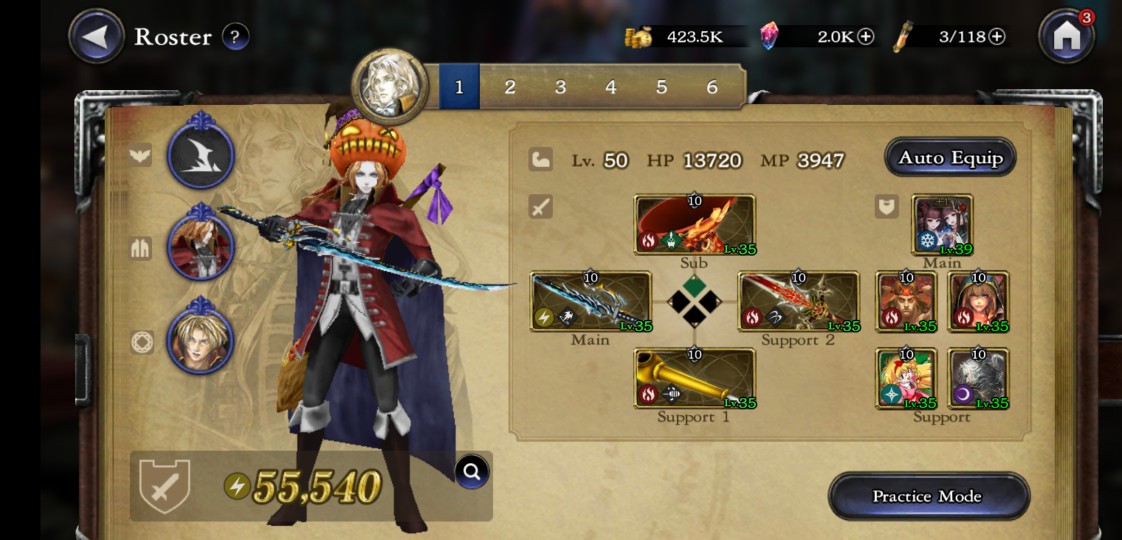Select roster tab 4
Viewport: 1122px width, 540px height.
(x=611, y=87)
